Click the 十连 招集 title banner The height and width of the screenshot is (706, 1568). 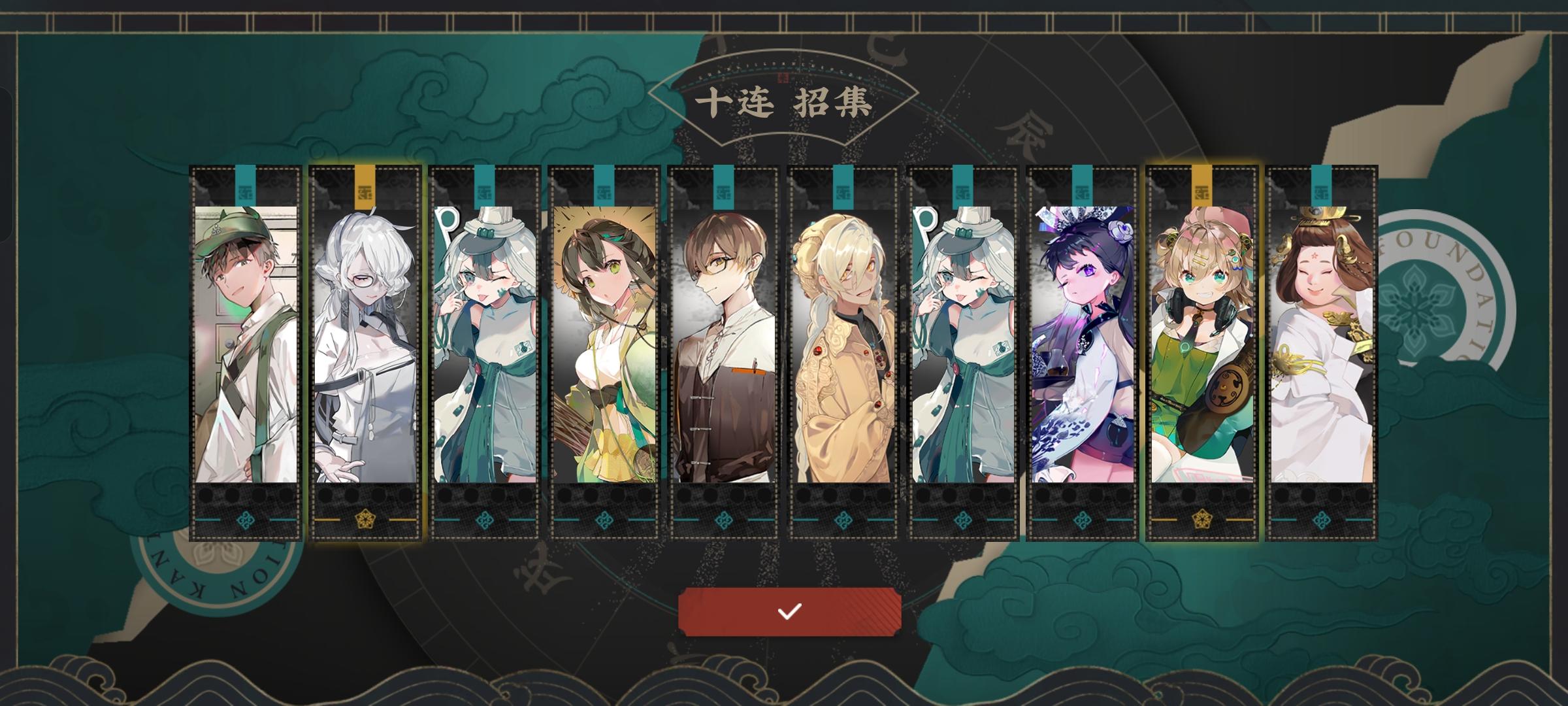(784, 101)
